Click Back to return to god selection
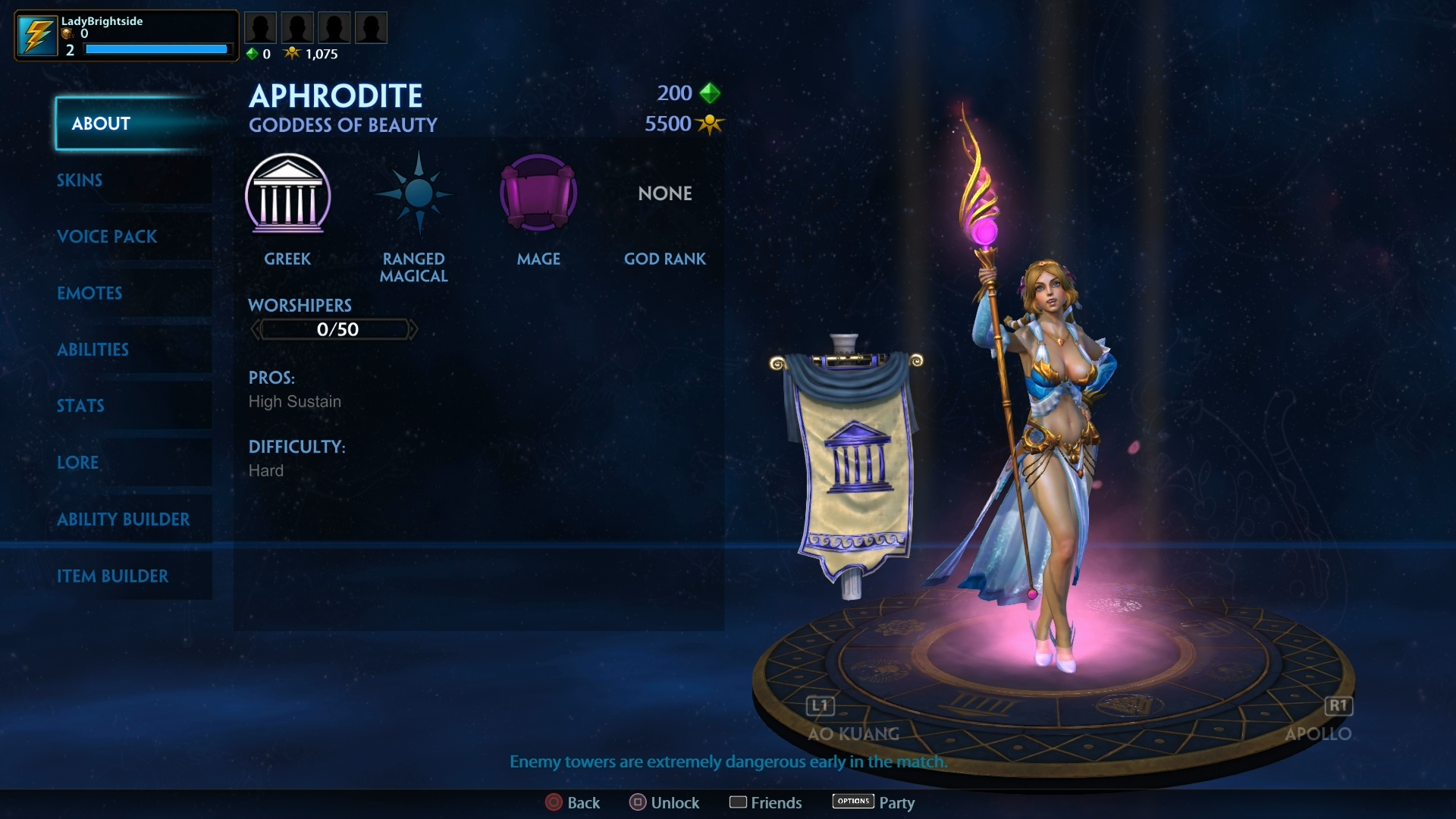 tap(554, 802)
